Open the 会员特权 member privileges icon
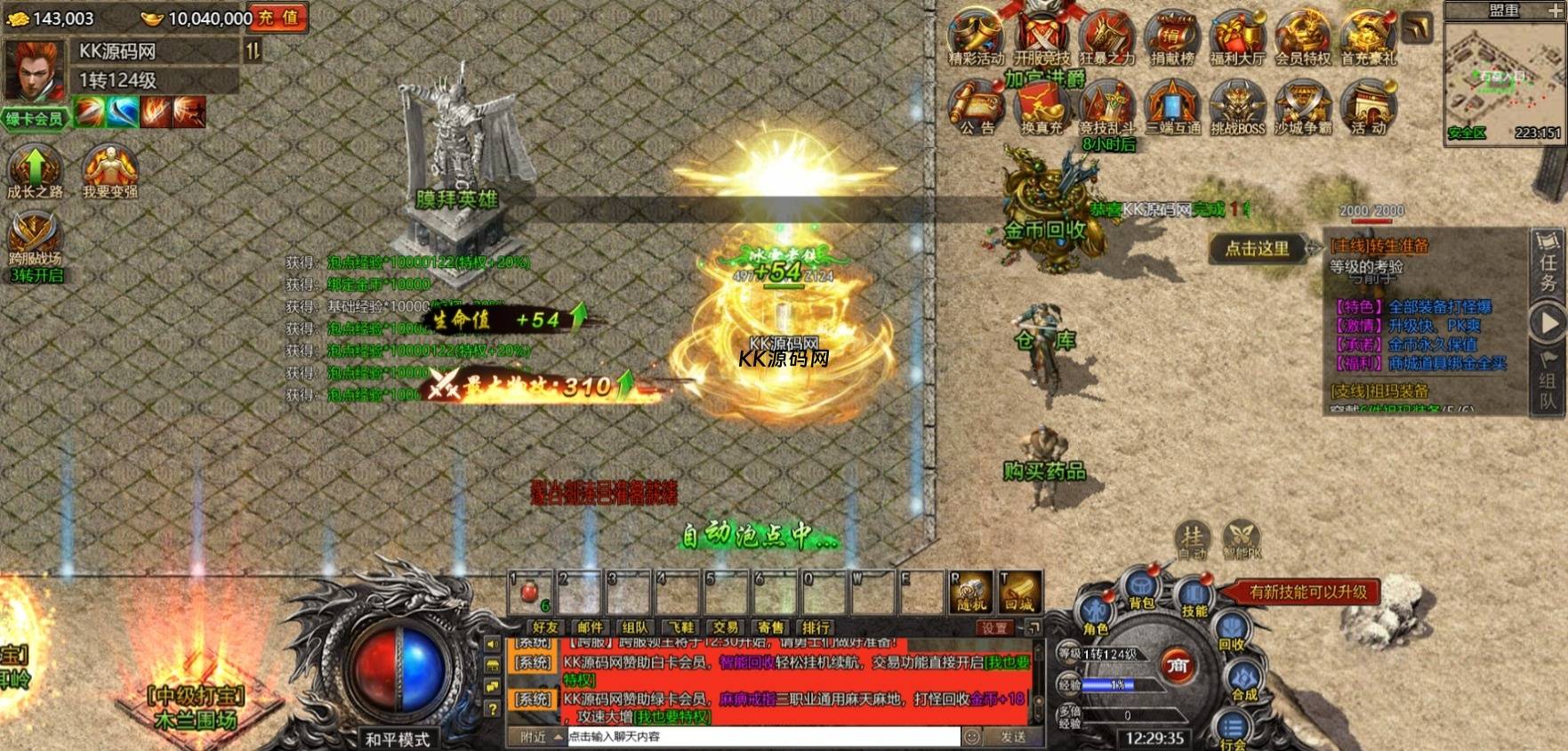 click(1302, 39)
